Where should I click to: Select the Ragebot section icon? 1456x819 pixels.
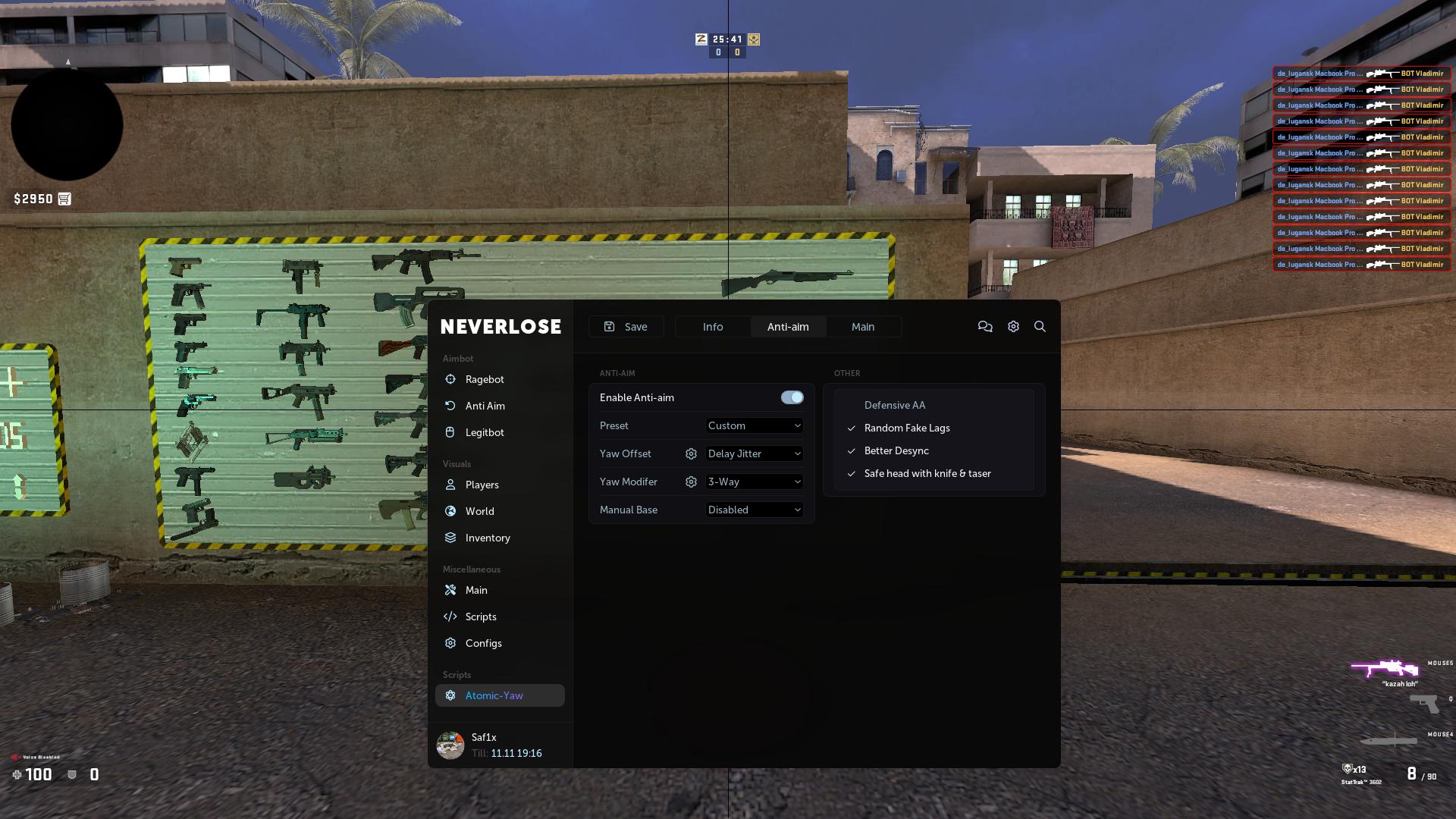[451, 379]
